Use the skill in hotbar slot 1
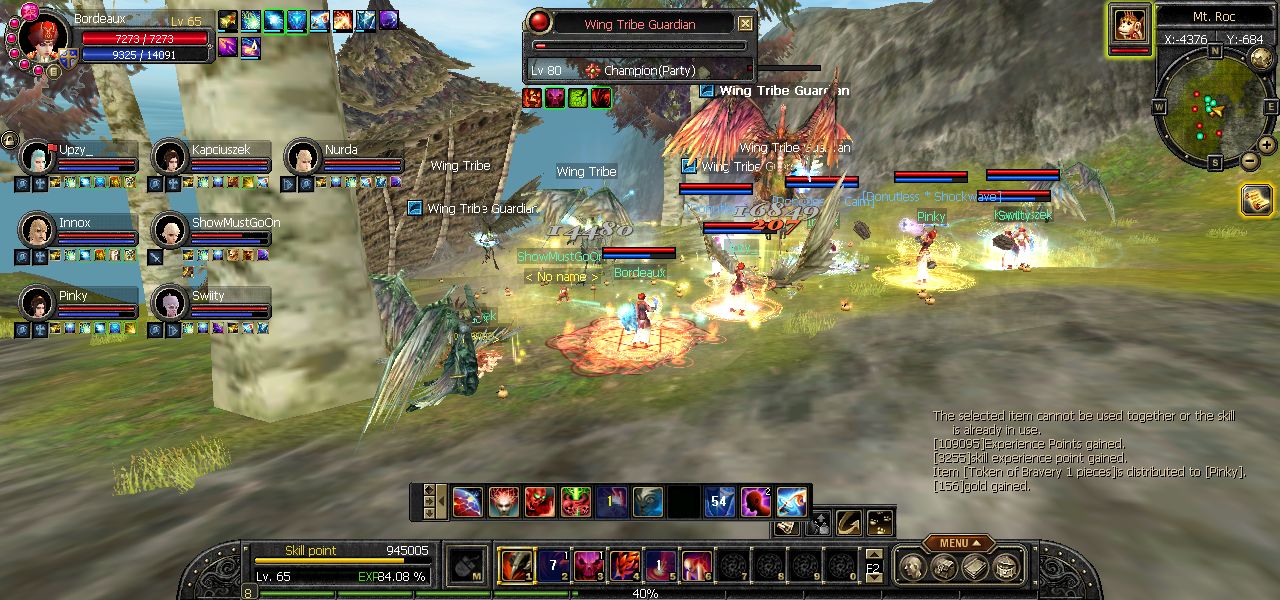The height and width of the screenshot is (600, 1280). pos(517,566)
